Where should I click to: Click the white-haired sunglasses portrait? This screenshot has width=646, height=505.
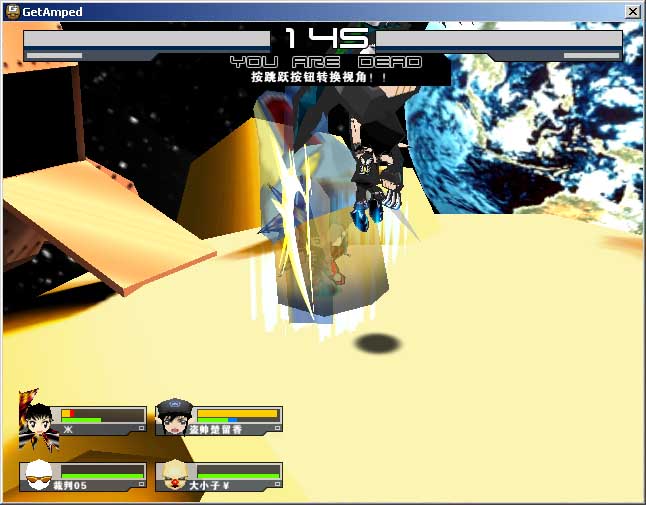38,476
